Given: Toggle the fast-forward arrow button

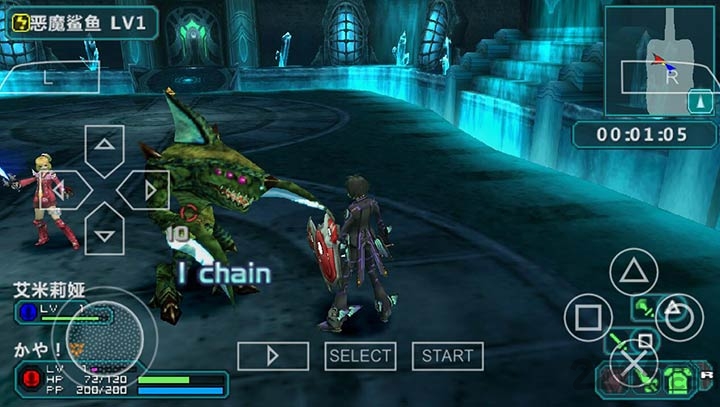Looking at the screenshot, I should click(272, 356).
